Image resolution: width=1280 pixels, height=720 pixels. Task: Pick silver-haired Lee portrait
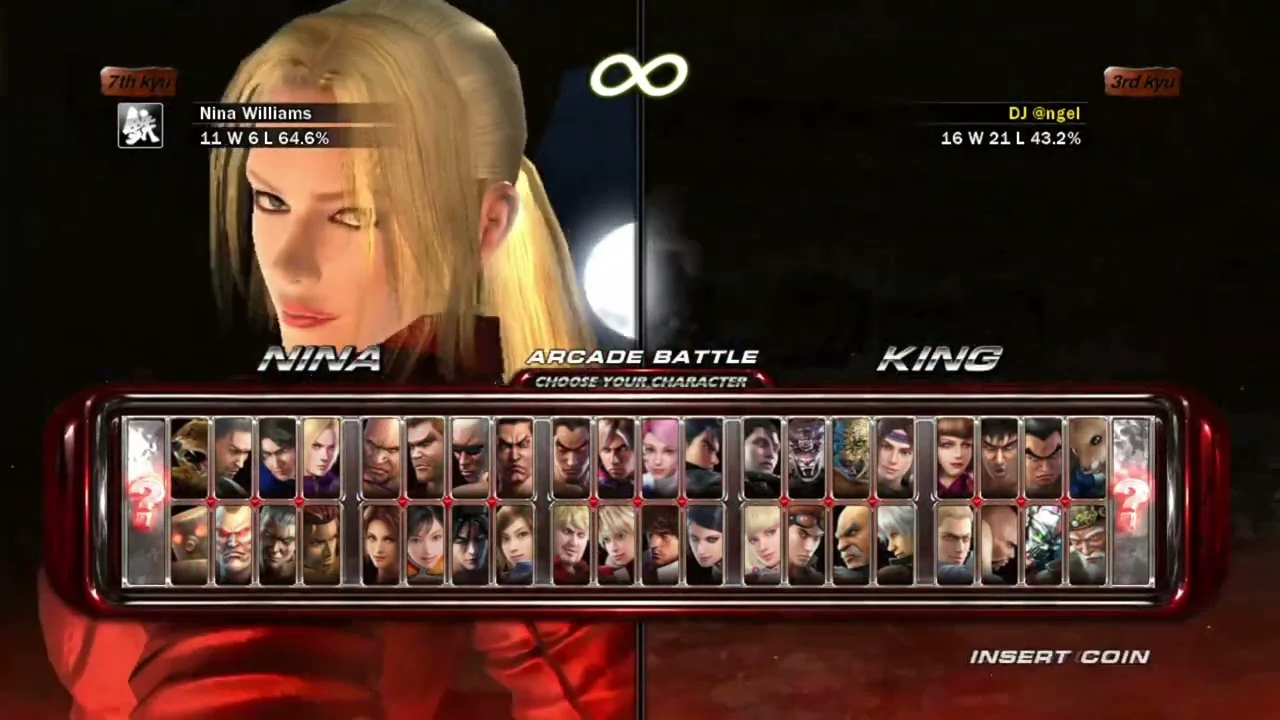(x=895, y=544)
